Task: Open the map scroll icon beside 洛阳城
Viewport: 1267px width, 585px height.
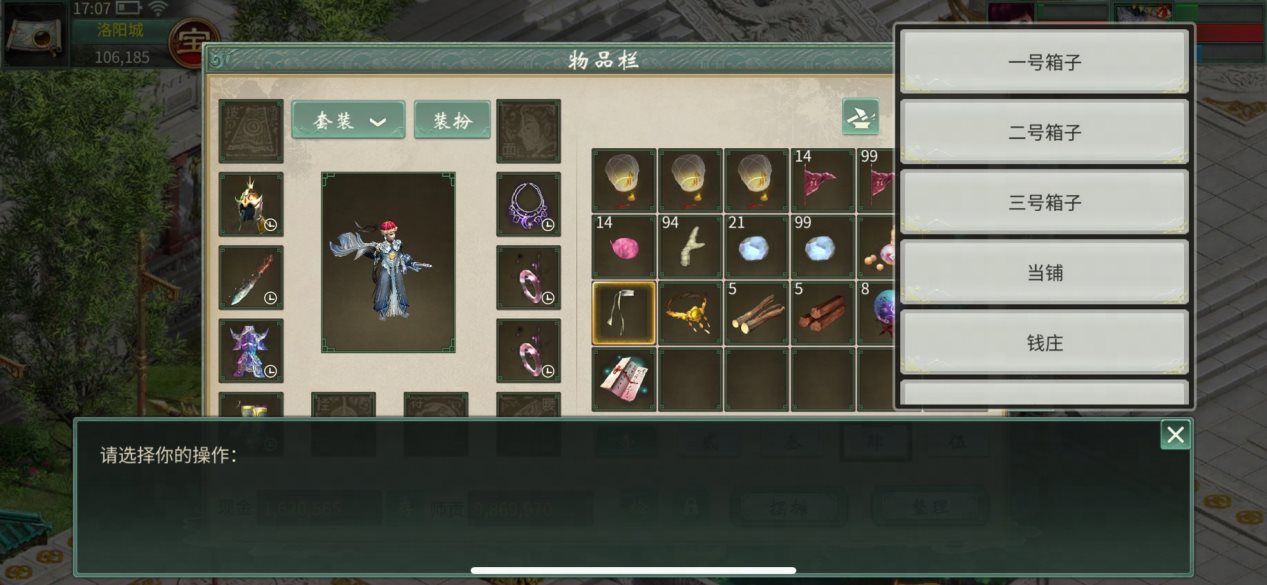Action: 33,35
